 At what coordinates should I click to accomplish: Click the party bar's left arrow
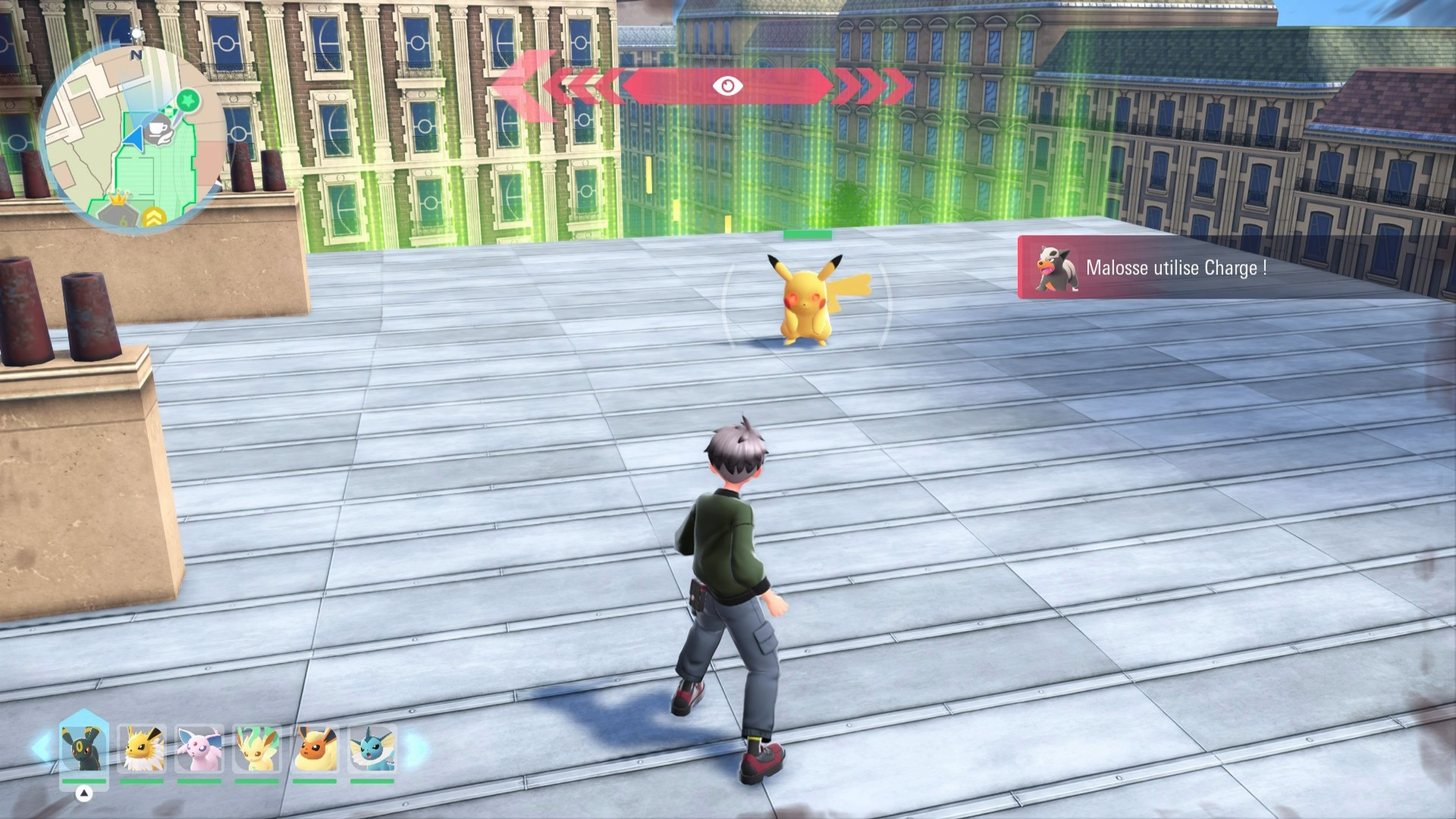(41, 748)
